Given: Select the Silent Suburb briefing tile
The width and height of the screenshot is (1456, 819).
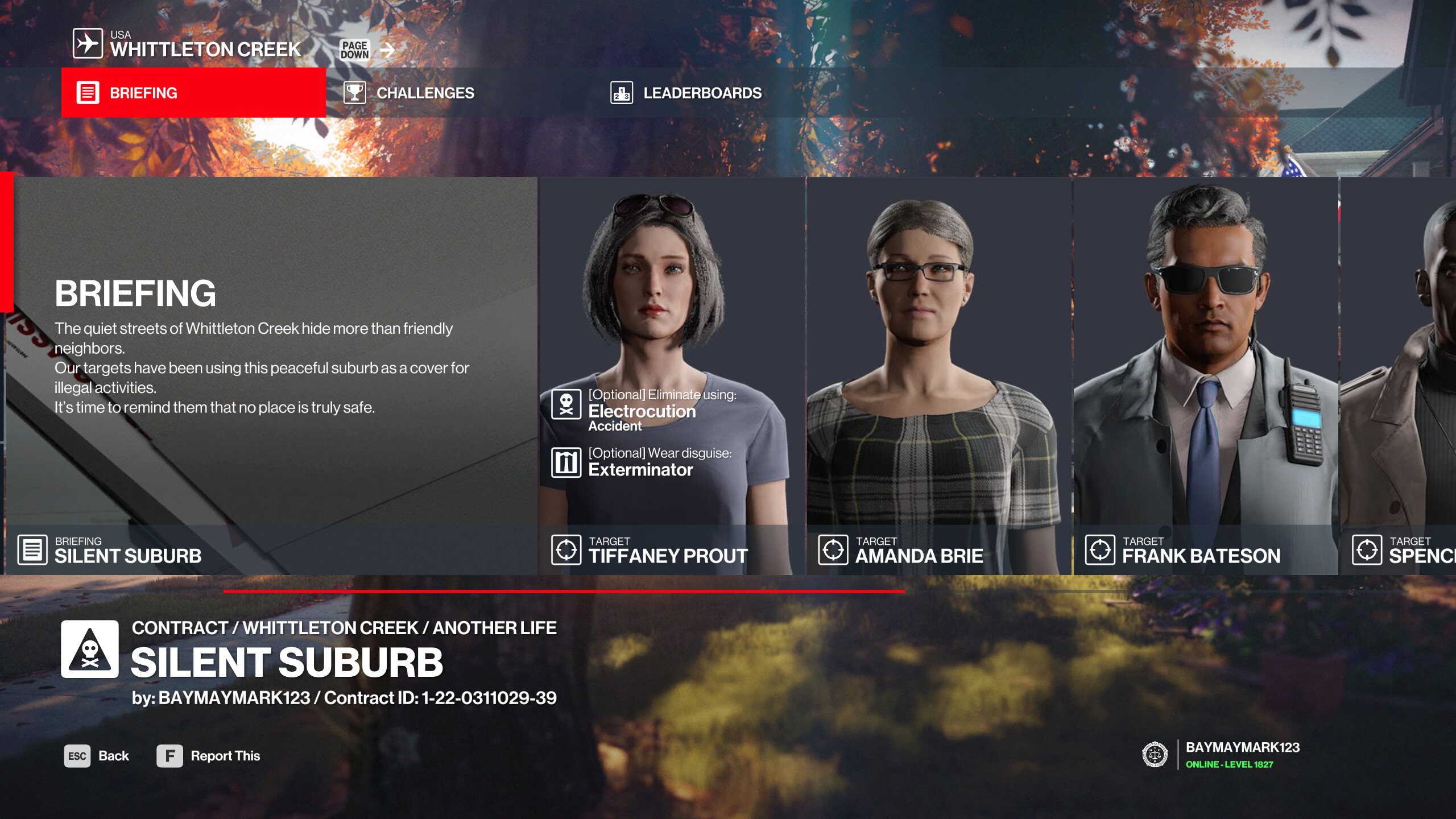Looking at the screenshot, I should click(271, 375).
